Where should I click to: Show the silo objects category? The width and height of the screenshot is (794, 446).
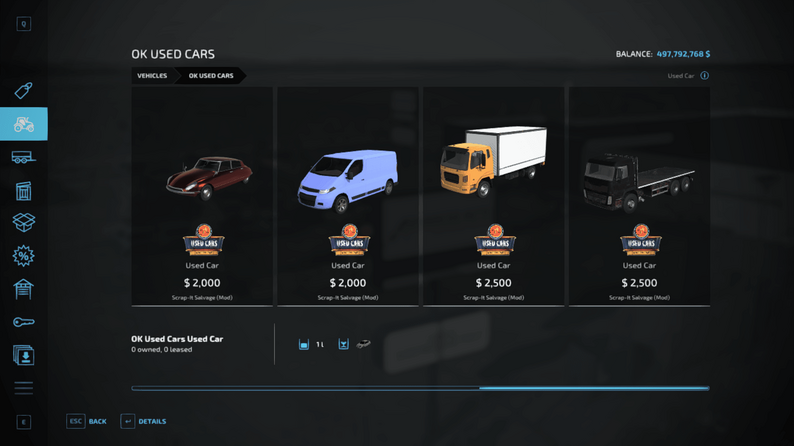pos(23,191)
